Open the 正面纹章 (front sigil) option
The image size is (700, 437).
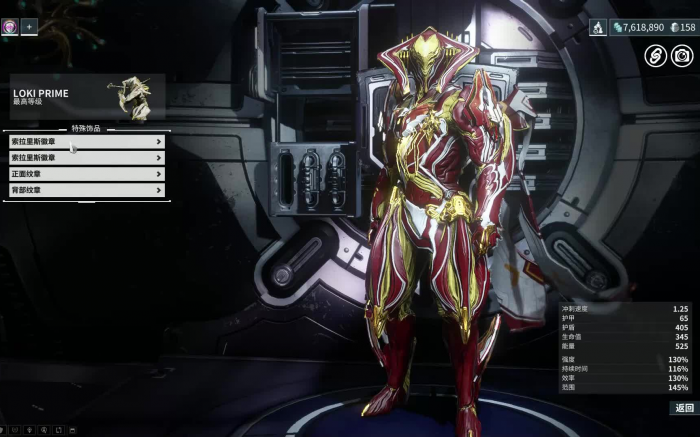[x=87, y=174]
